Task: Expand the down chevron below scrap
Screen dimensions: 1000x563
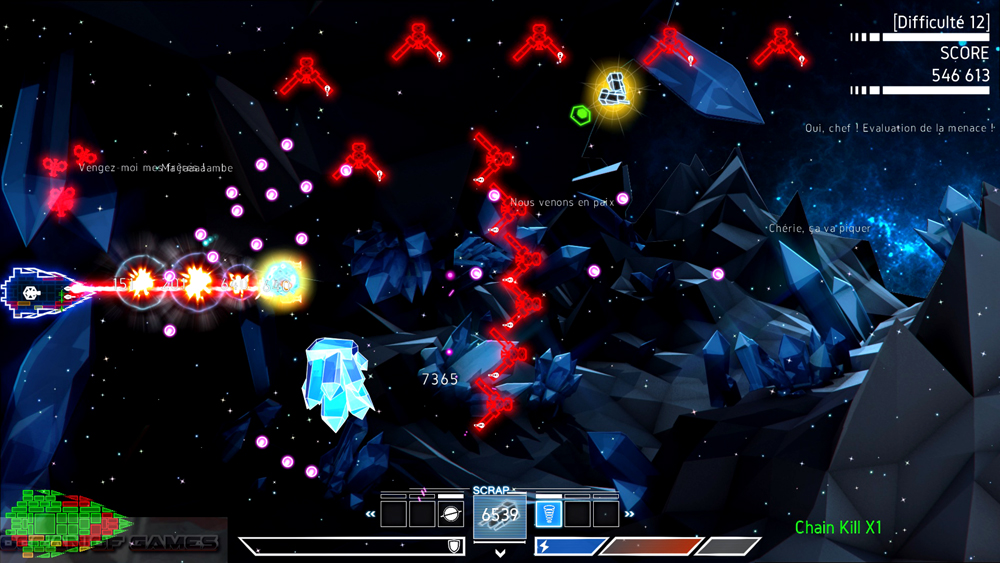Action: coord(500,552)
